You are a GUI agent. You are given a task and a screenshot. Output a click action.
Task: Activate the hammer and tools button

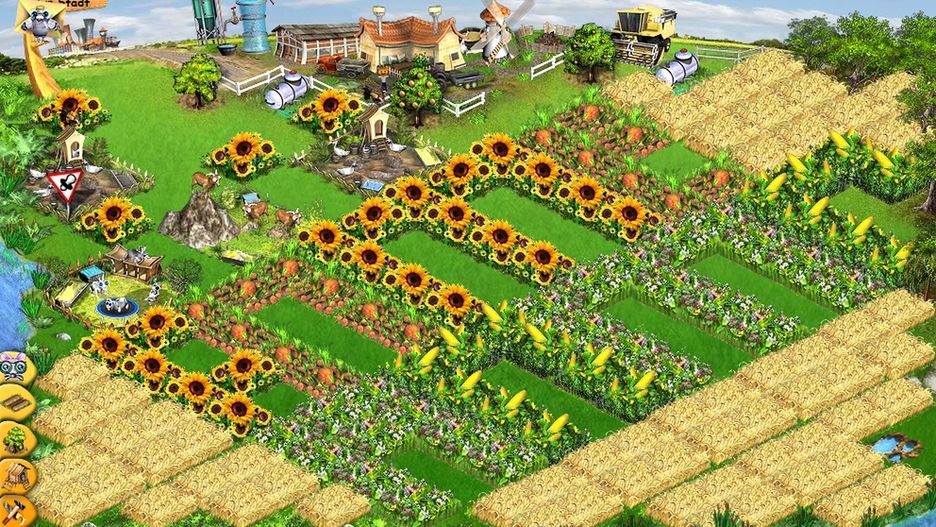click(x=14, y=507)
